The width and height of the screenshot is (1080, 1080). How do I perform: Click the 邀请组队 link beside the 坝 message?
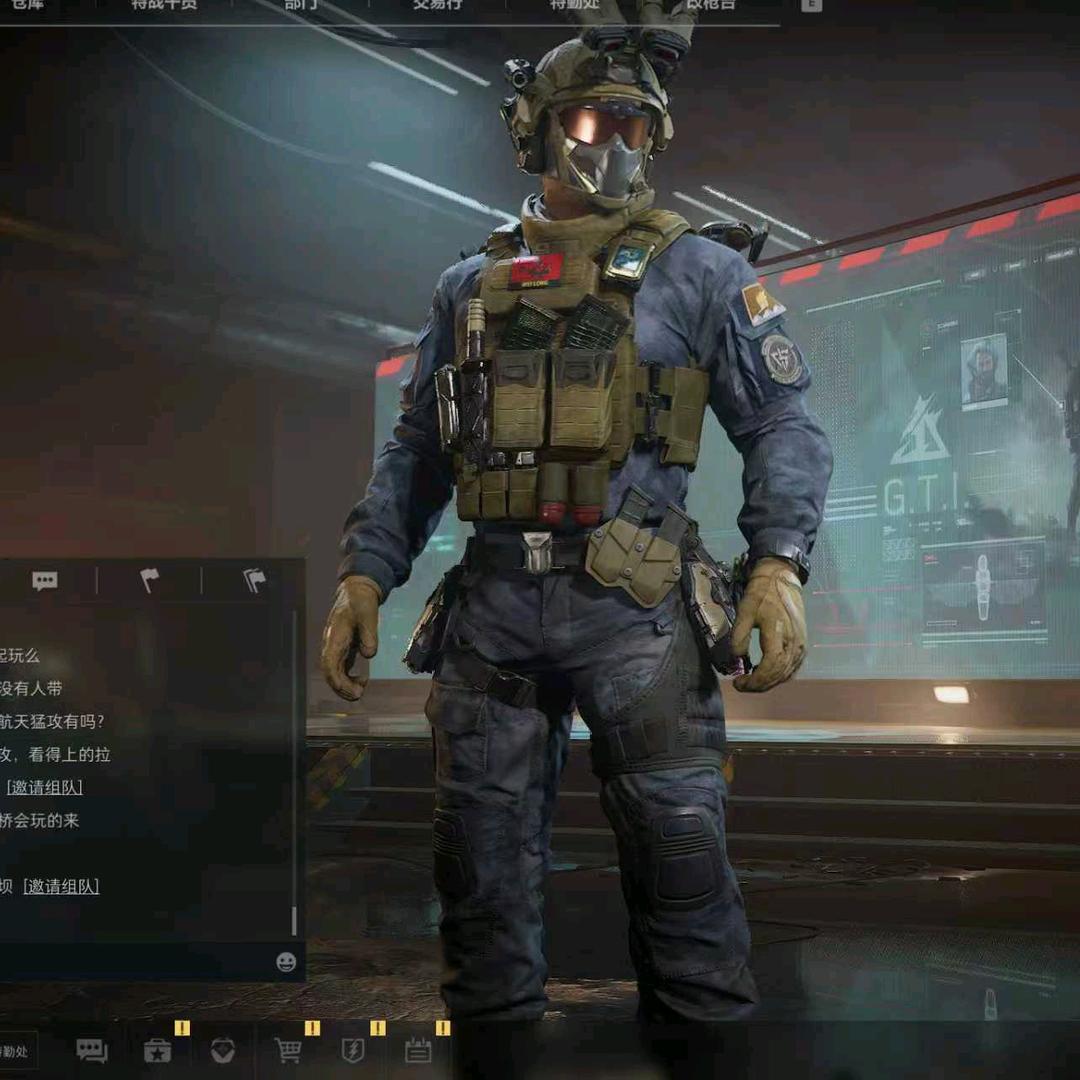[x=61, y=886]
